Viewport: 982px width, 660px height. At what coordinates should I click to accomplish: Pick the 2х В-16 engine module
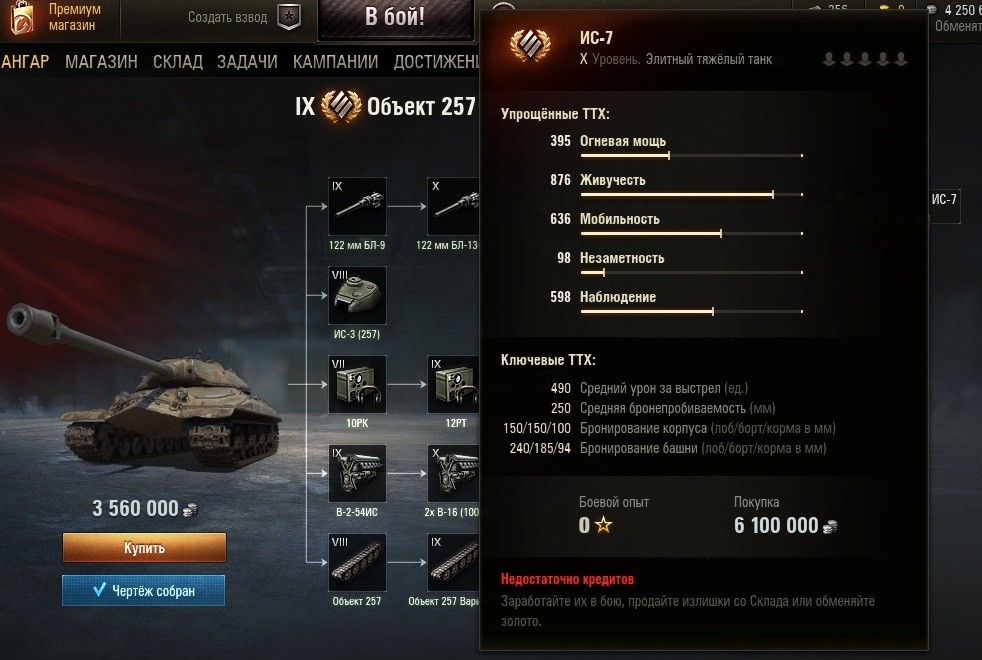click(x=455, y=473)
